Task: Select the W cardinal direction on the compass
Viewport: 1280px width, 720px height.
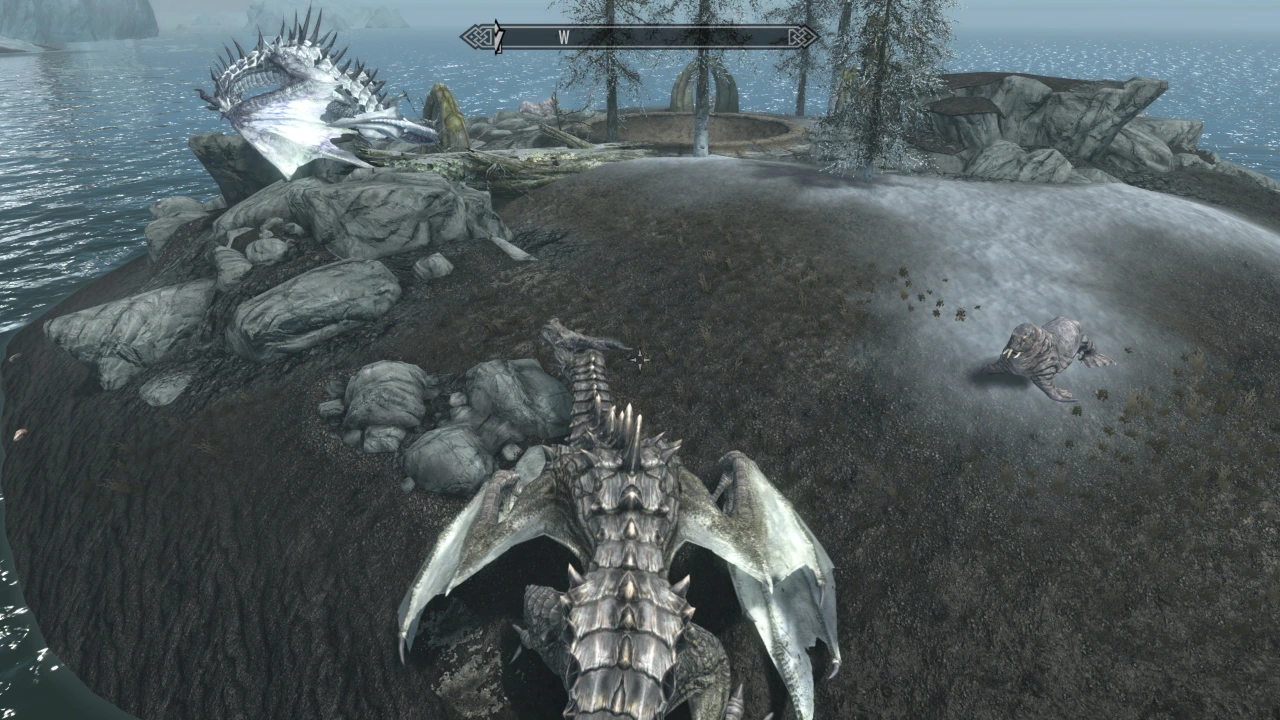Action: click(565, 35)
